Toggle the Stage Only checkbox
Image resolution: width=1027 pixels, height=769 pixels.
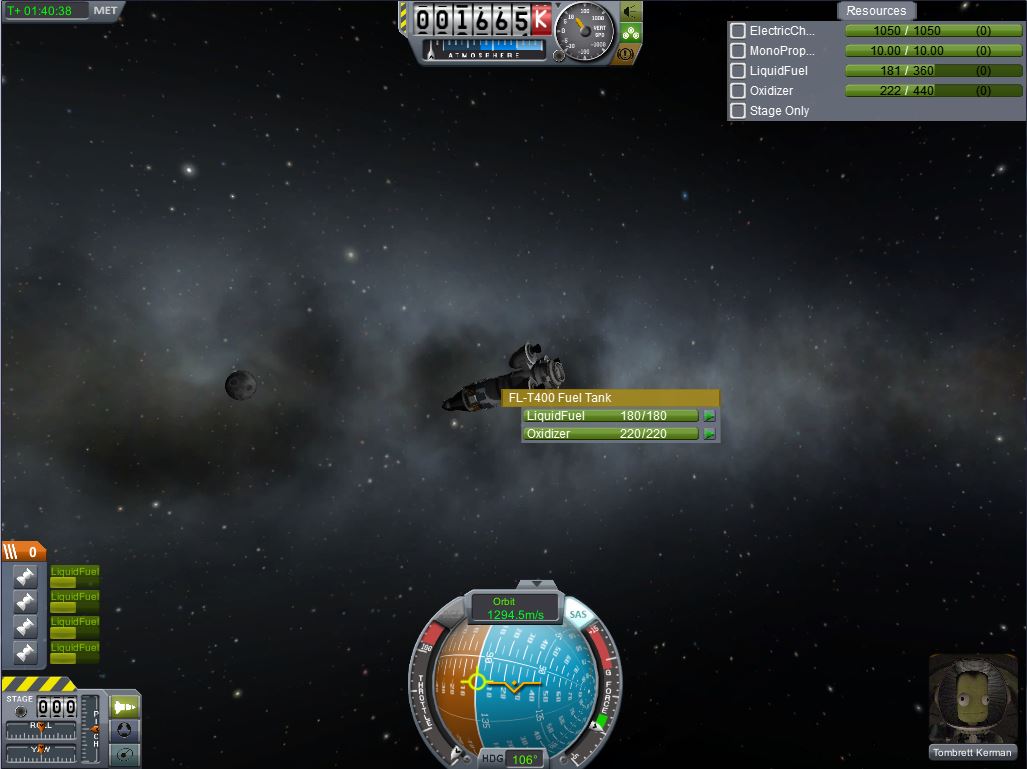[738, 111]
